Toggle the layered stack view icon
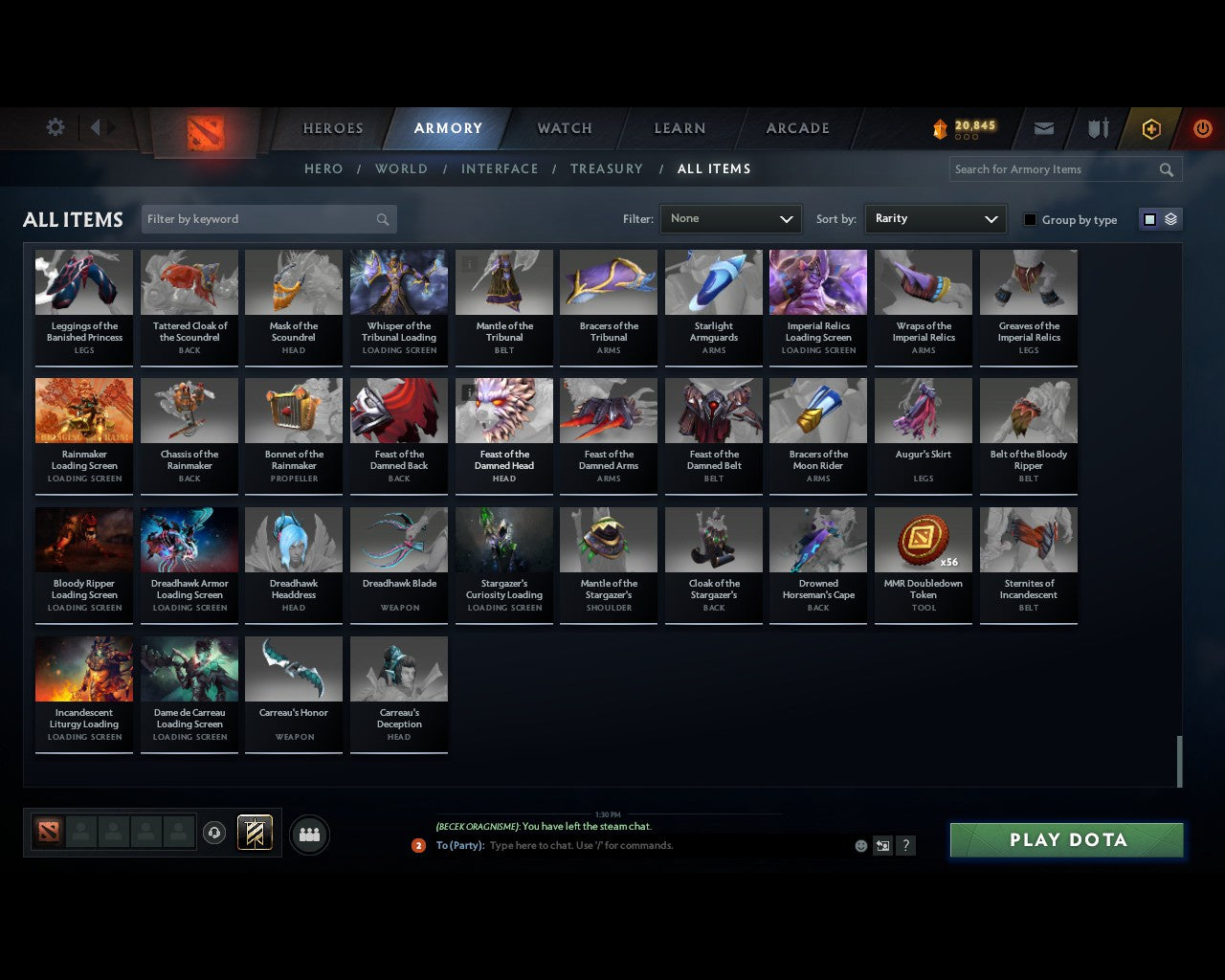Viewport: 1225px width, 980px height. point(1169,218)
